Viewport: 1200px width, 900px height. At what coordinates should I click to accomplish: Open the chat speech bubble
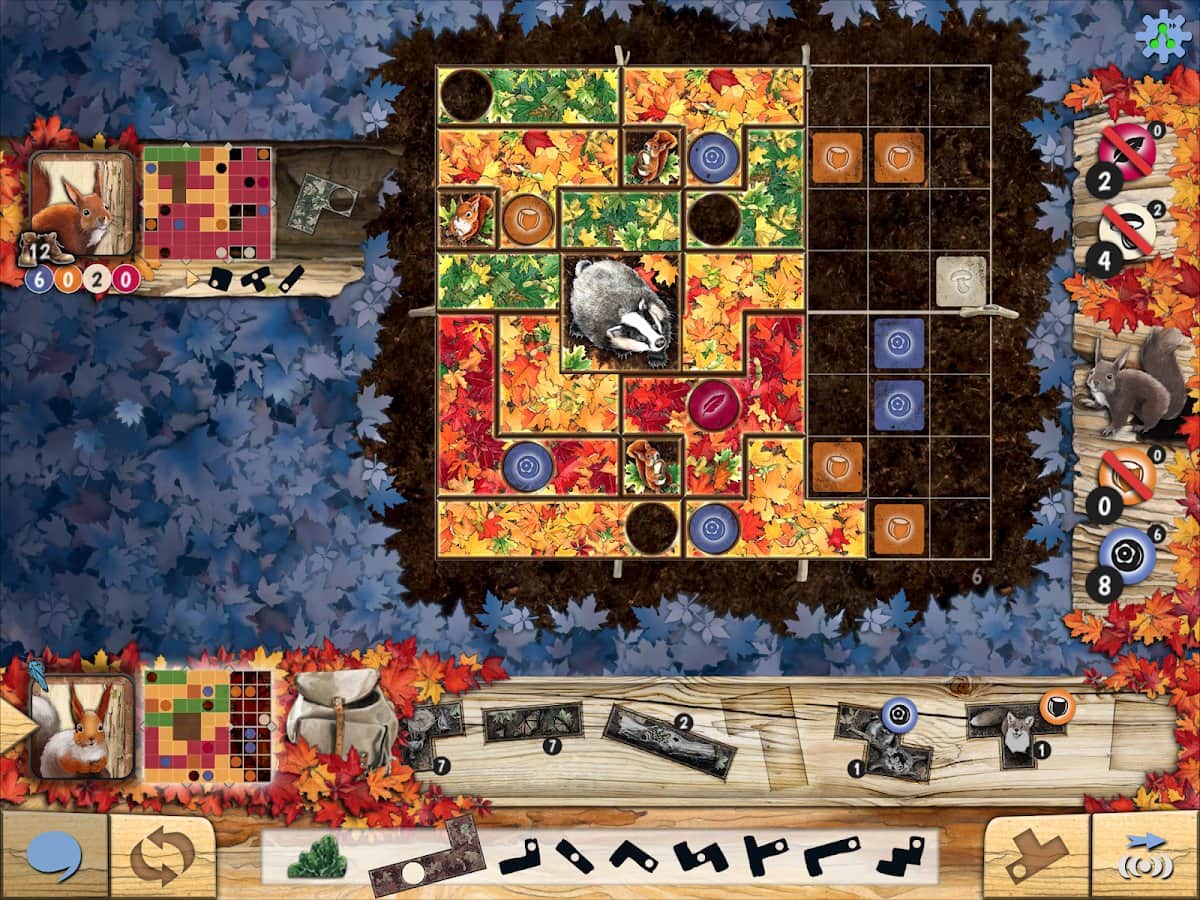54,856
